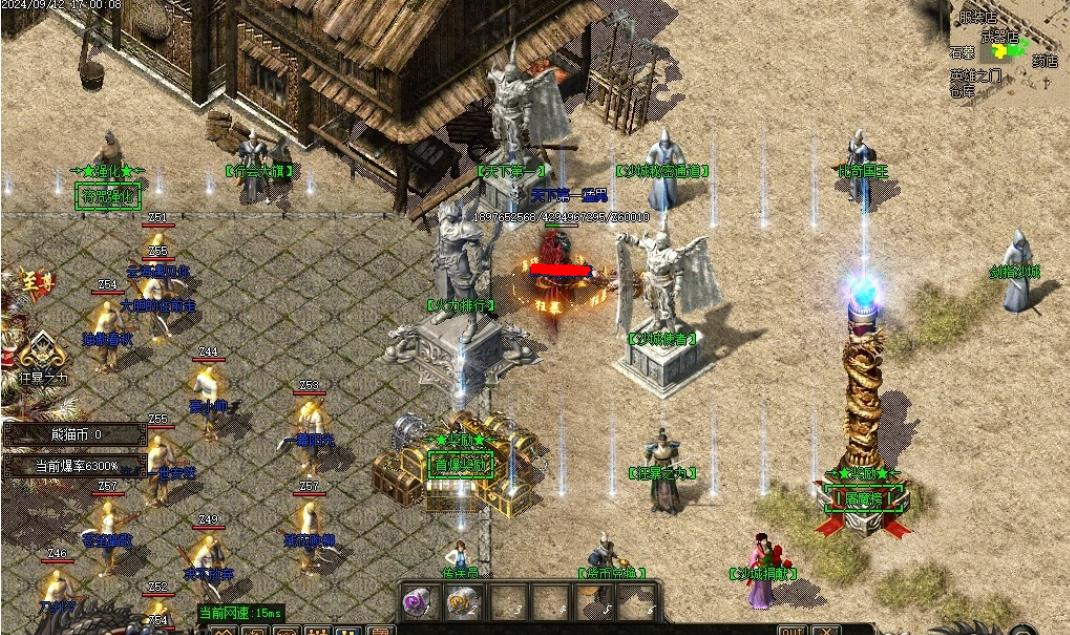This screenshot has width=1070, height=635.
Task: Select the 仓库 label on the minimap
Action: coord(962,90)
